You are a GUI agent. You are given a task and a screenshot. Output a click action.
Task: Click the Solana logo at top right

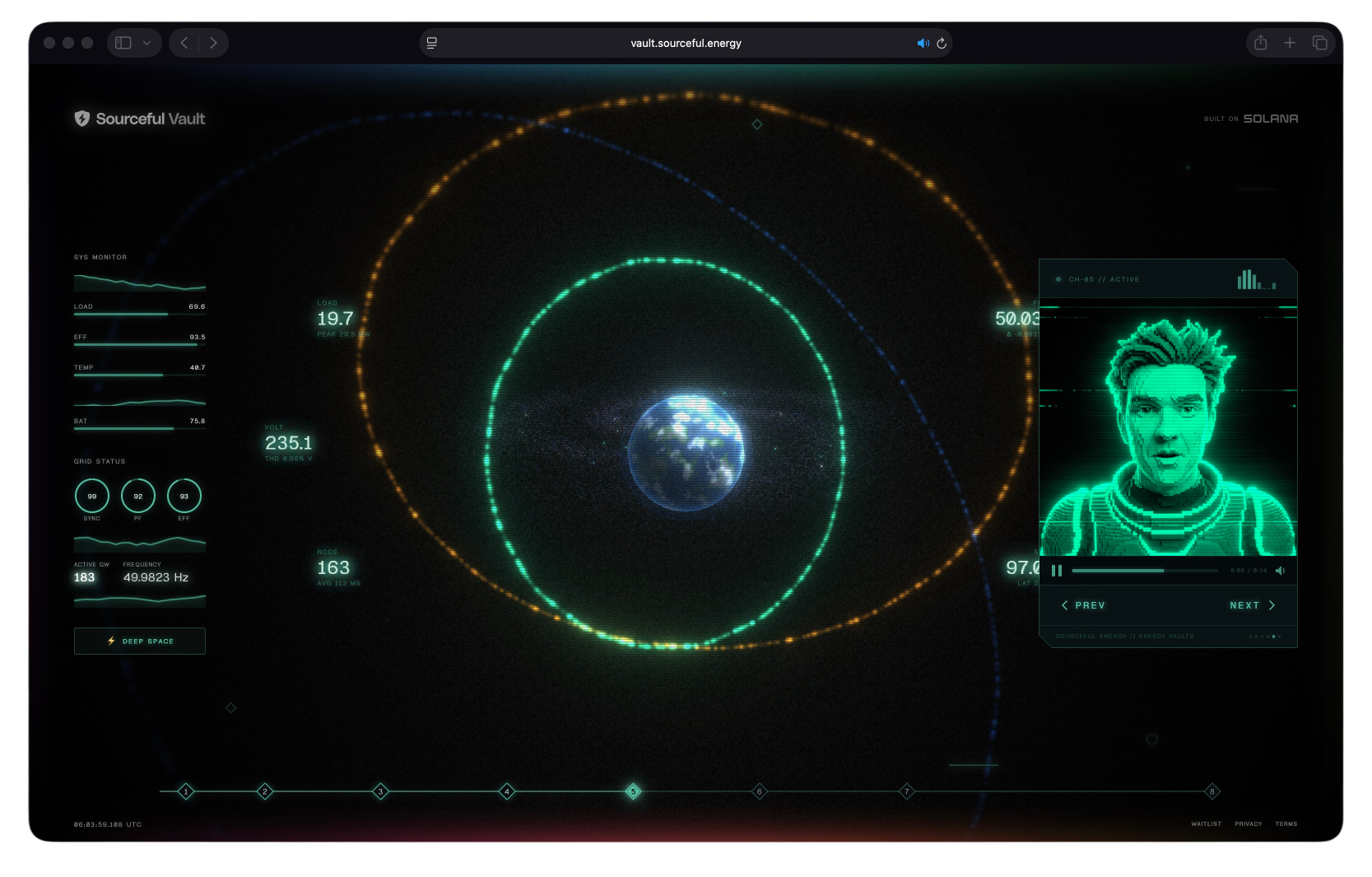tap(1270, 118)
